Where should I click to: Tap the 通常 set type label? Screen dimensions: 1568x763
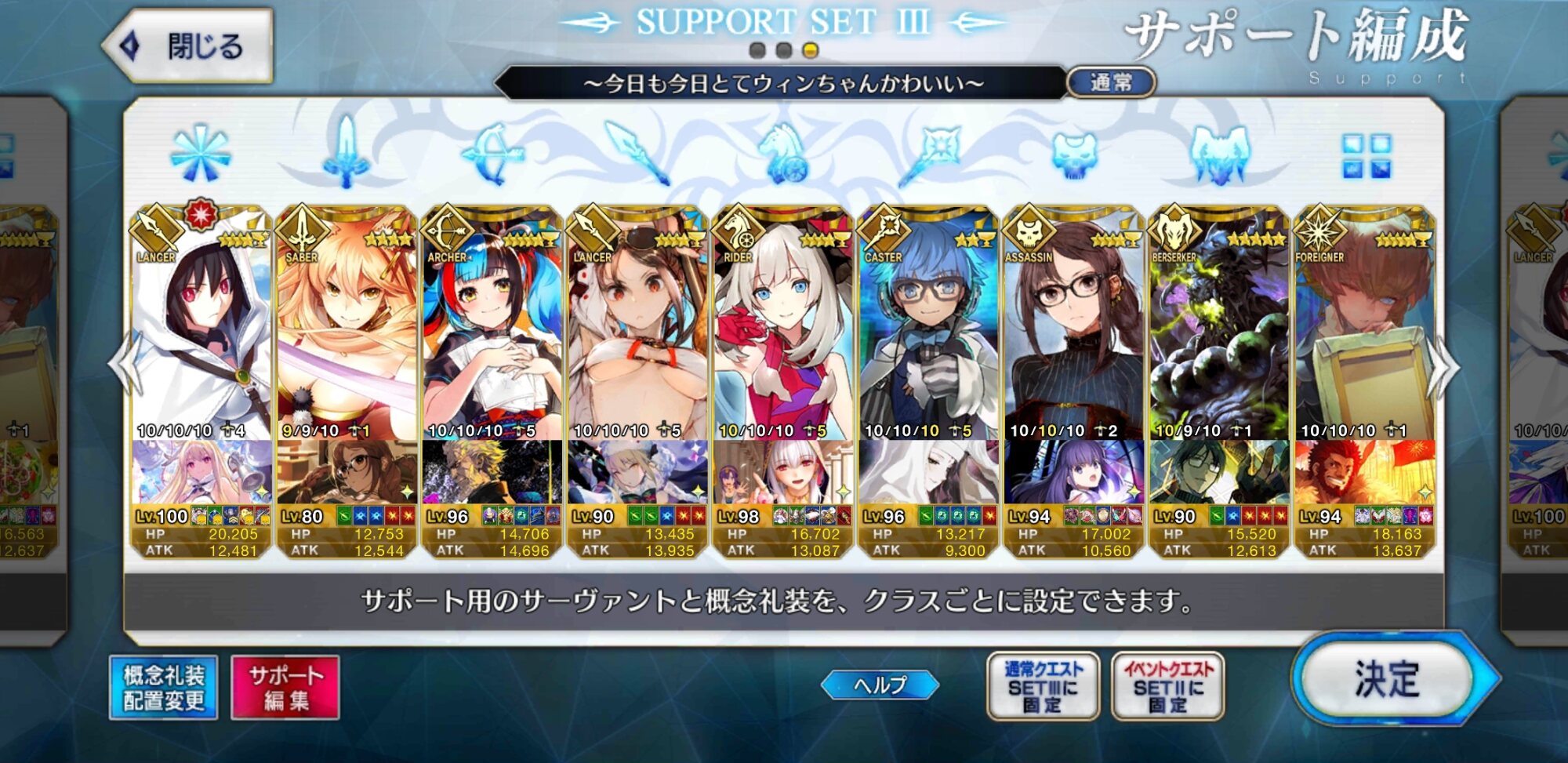(1111, 82)
